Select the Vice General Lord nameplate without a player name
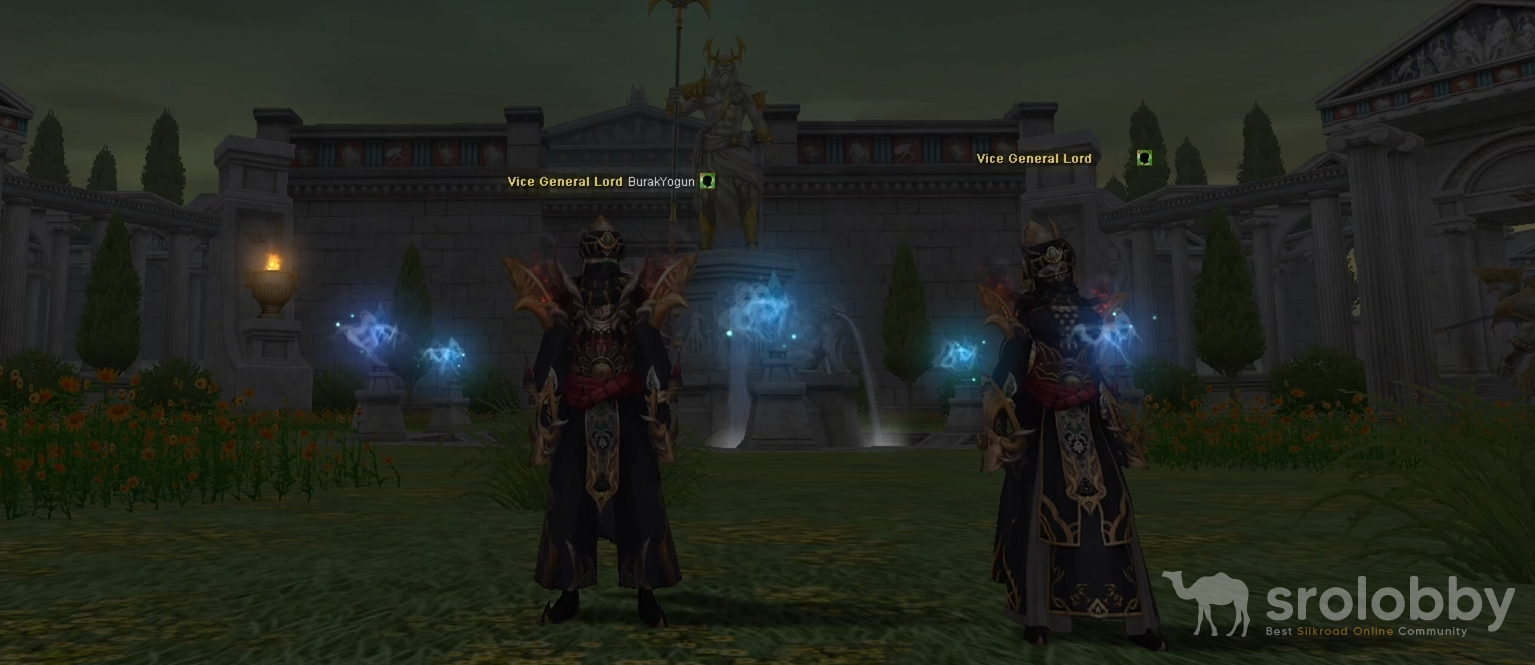 pyautogui.click(x=1034, y=159)
